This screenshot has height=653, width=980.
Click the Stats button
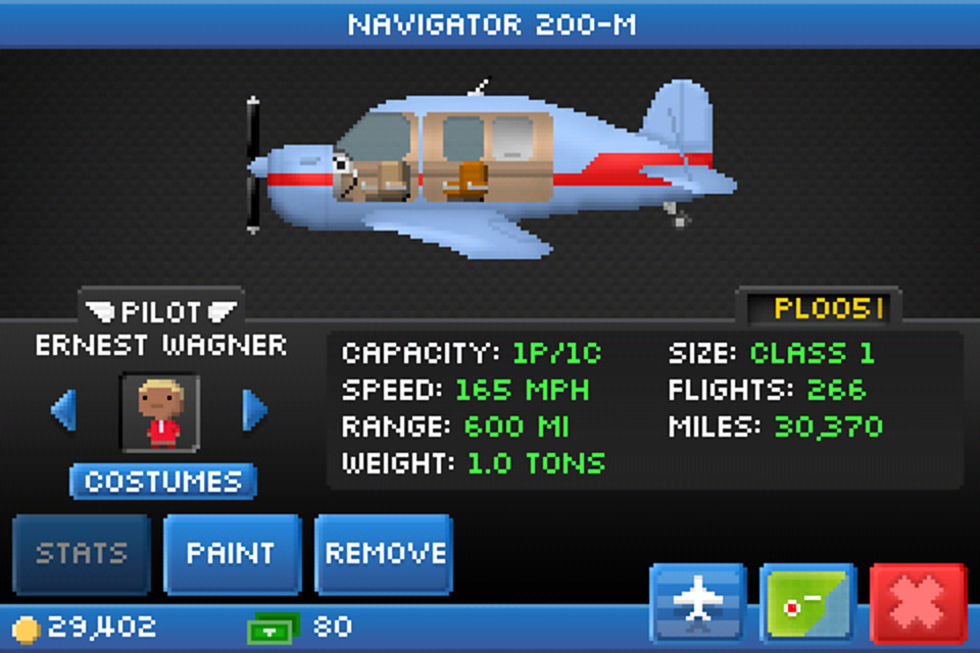(82, 554)
